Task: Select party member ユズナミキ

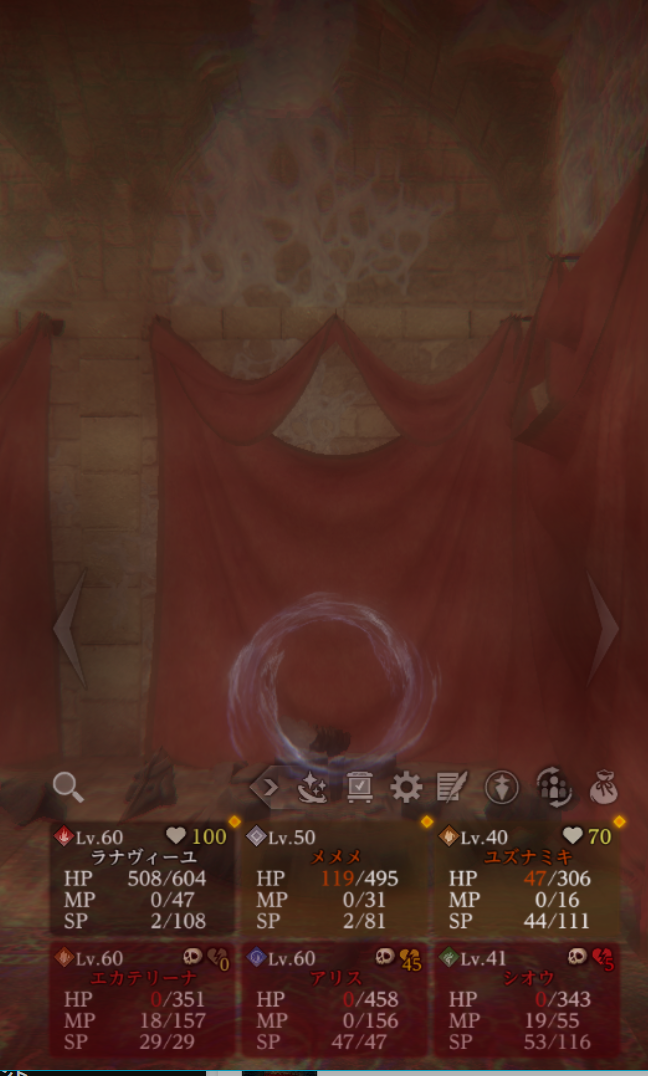Action: (530, 879)
